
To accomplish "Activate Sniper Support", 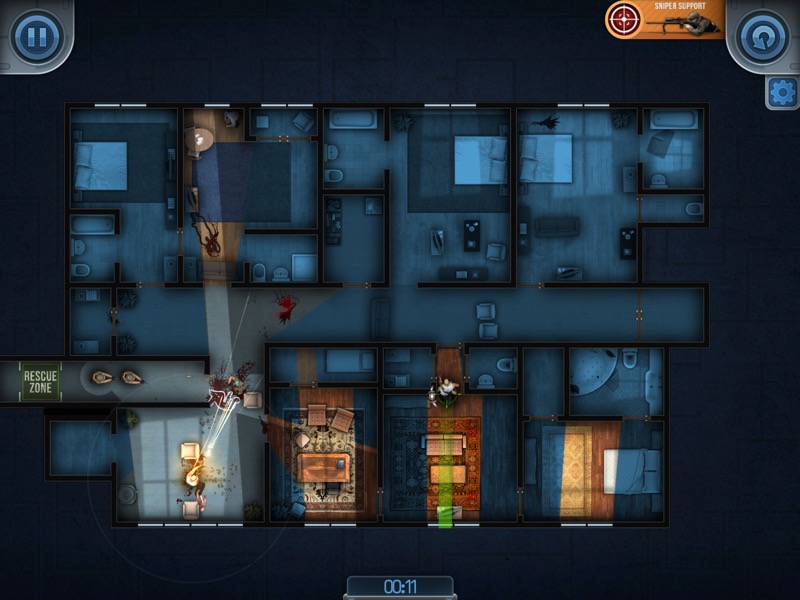I will coord(664,19).
